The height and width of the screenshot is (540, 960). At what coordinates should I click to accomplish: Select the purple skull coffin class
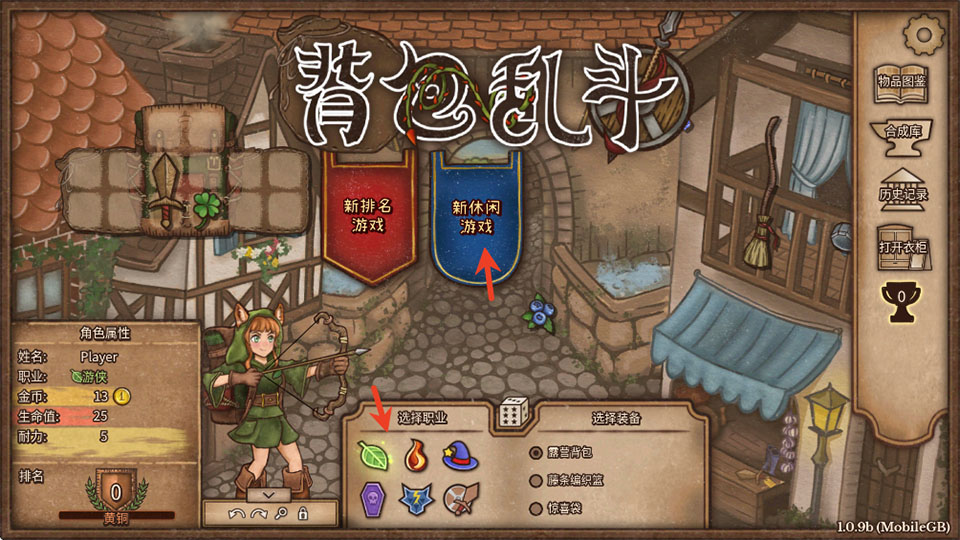(373, 496)
